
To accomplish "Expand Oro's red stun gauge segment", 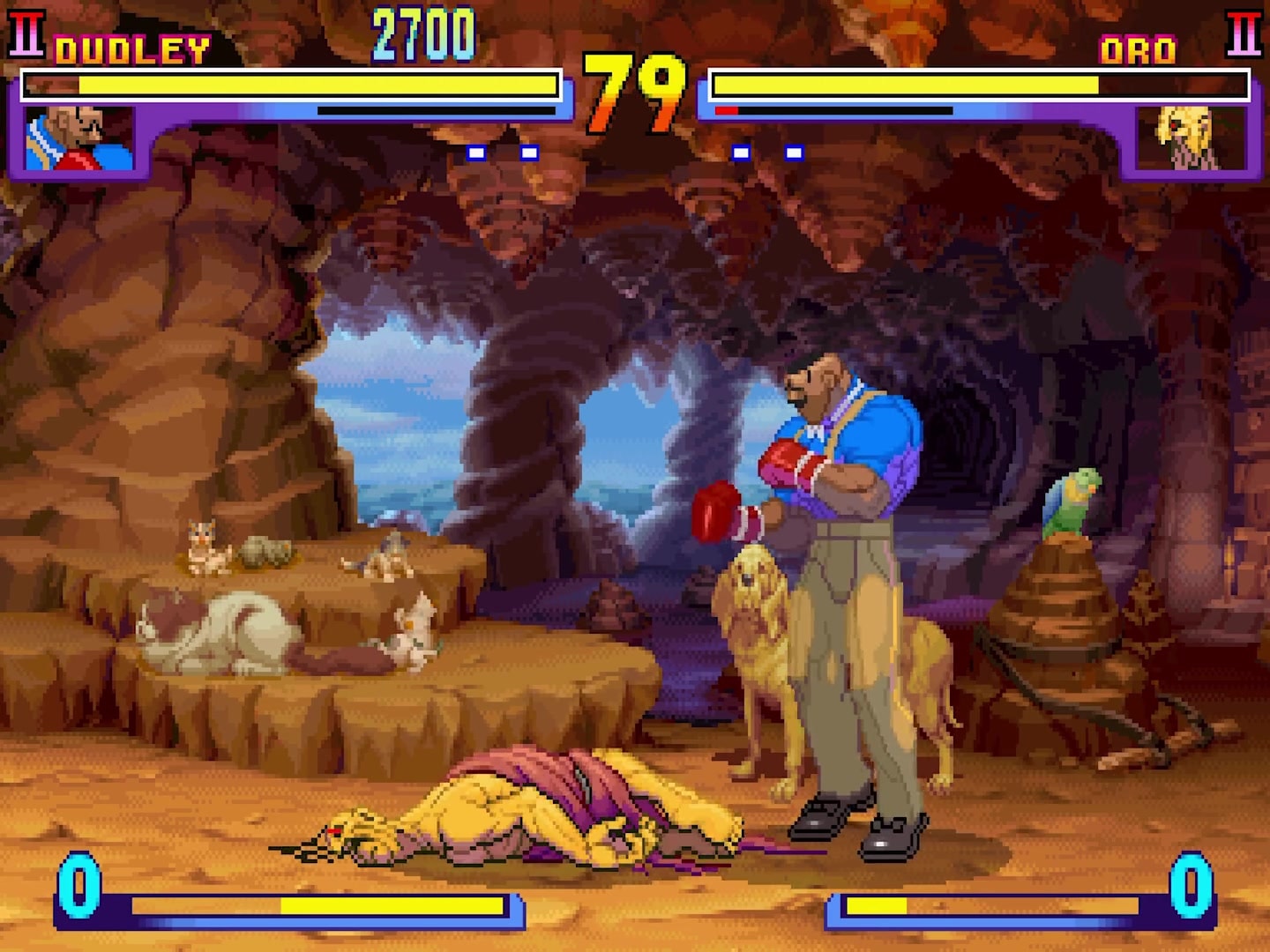I will pos(726,111).
